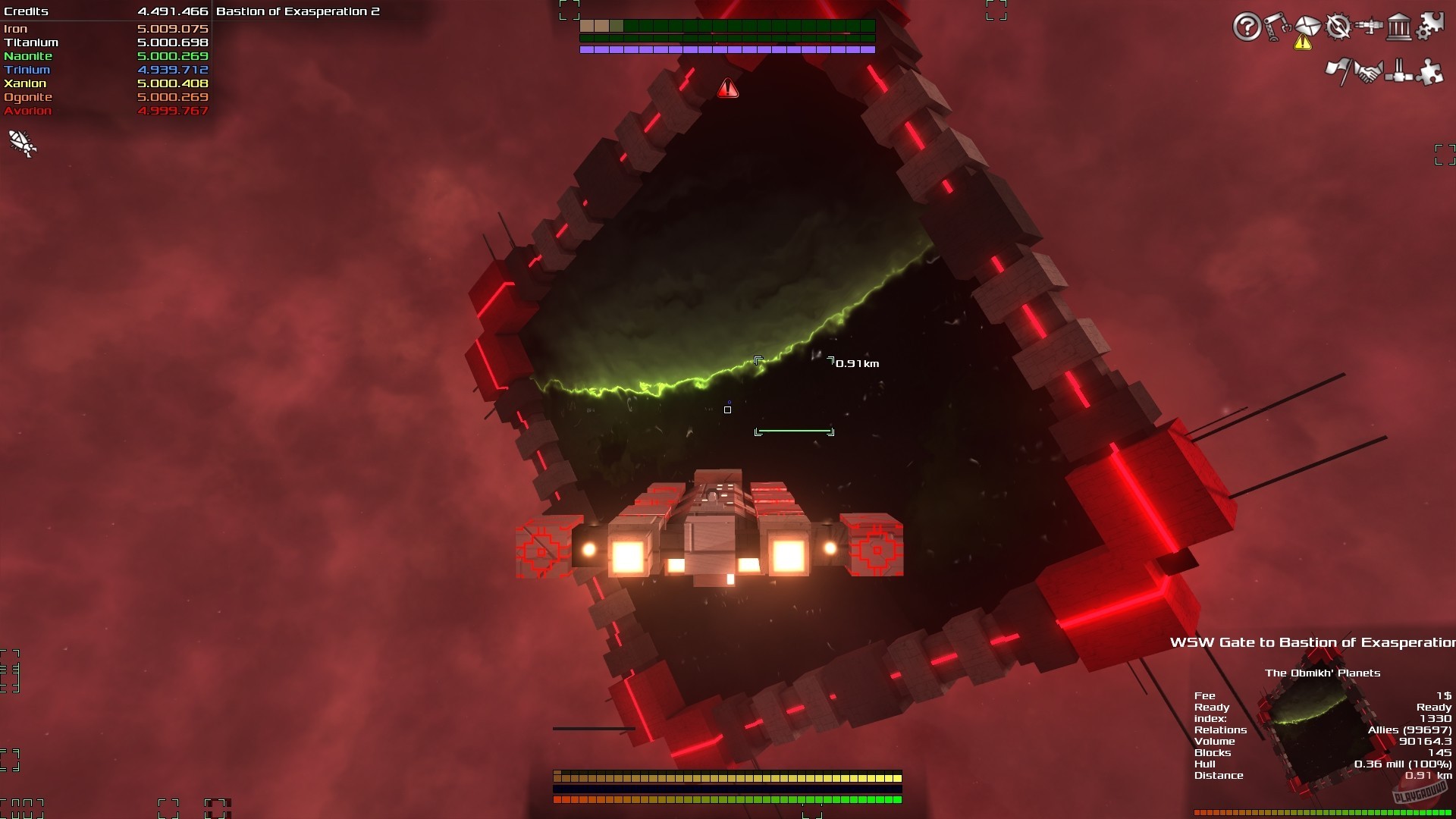Click the Avorion resource entry
This screenshot has width=1456, height=819.
[106, 110]
